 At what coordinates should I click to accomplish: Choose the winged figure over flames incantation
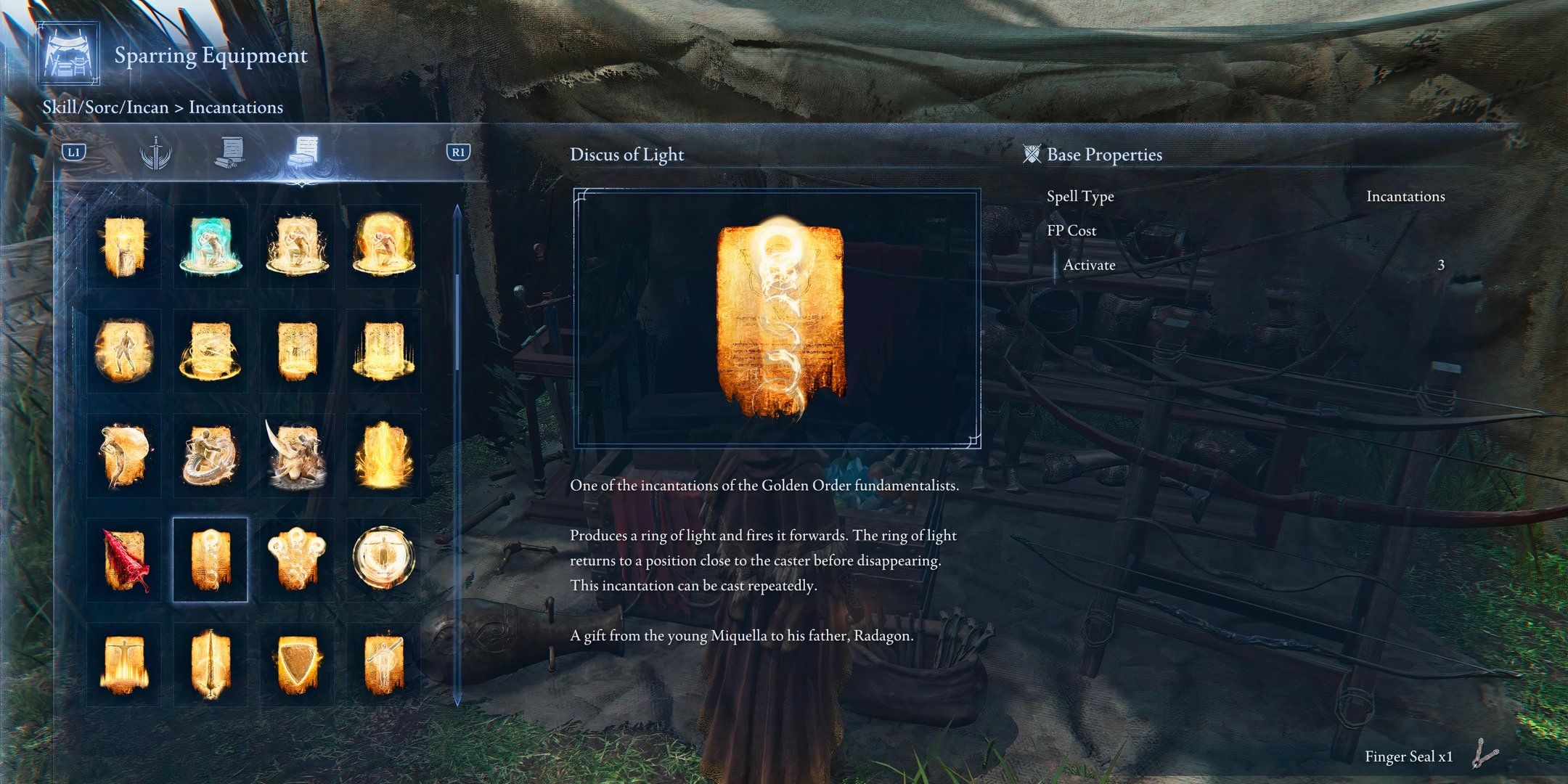pos(124,664)
